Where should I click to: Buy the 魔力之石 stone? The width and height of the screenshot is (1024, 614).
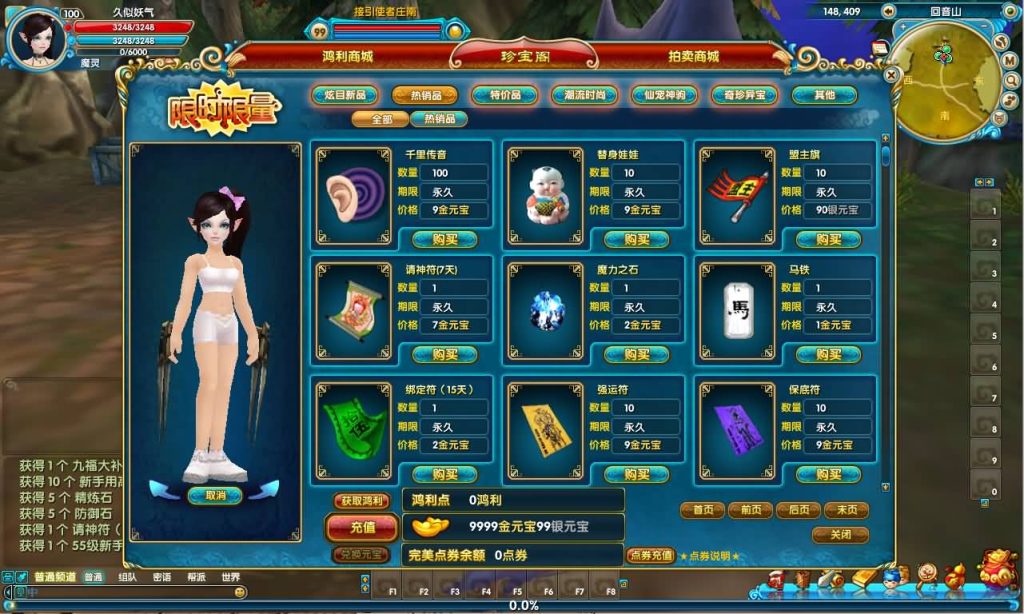pyautogui.click(x=637, y=354)
